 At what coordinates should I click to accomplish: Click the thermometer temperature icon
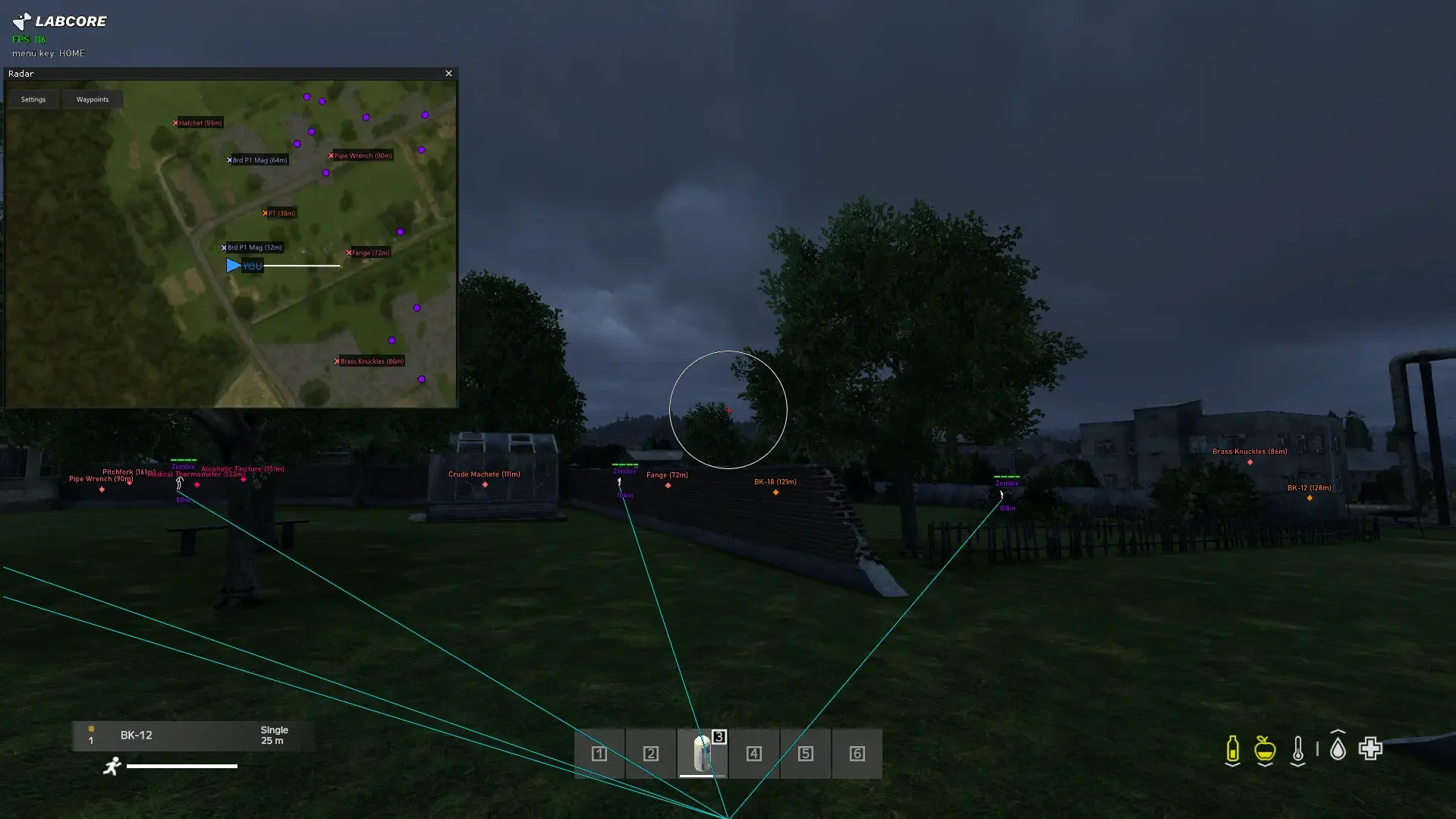[1299, 750]
